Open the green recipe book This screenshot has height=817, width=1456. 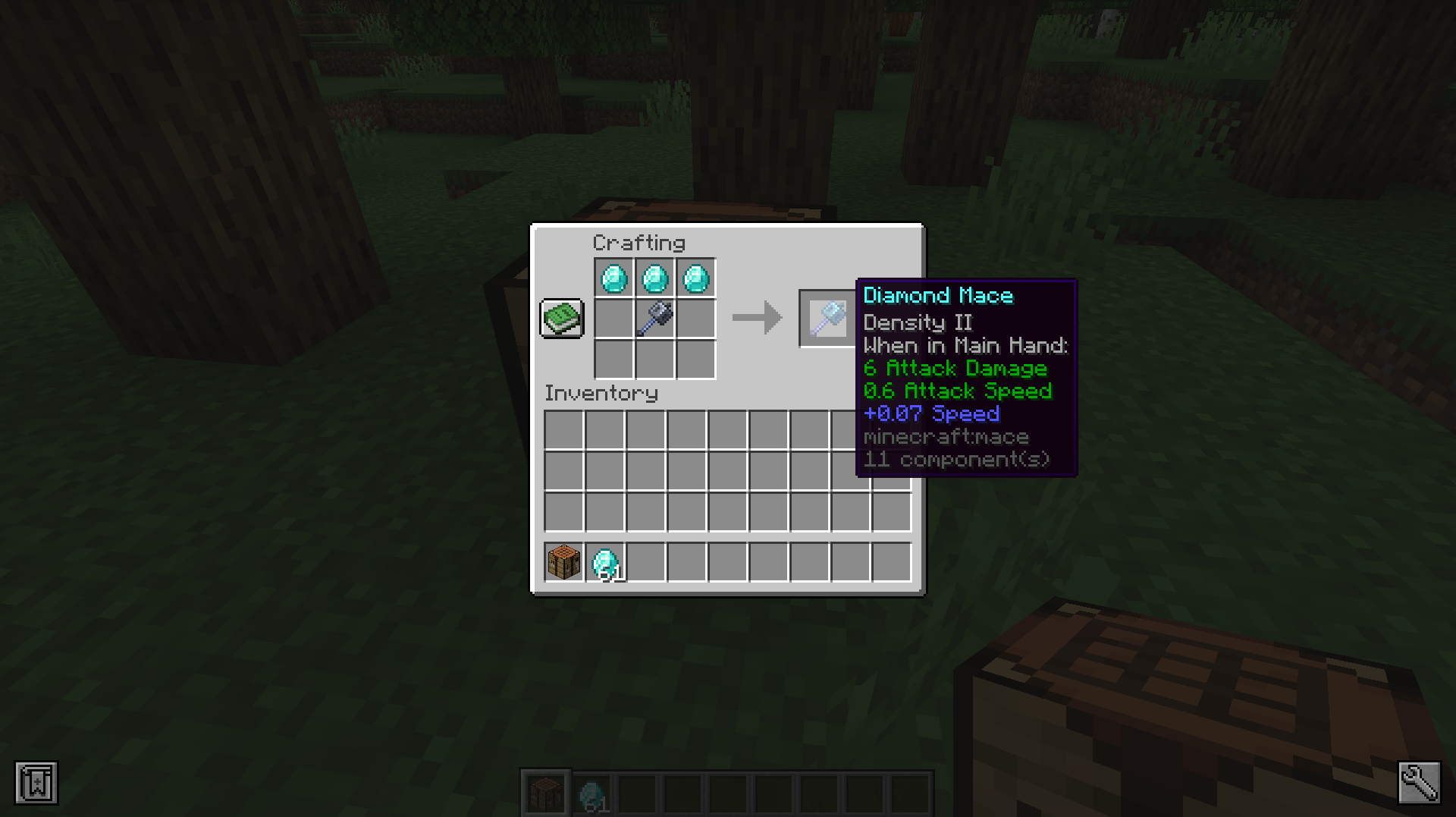pos(561,318)
